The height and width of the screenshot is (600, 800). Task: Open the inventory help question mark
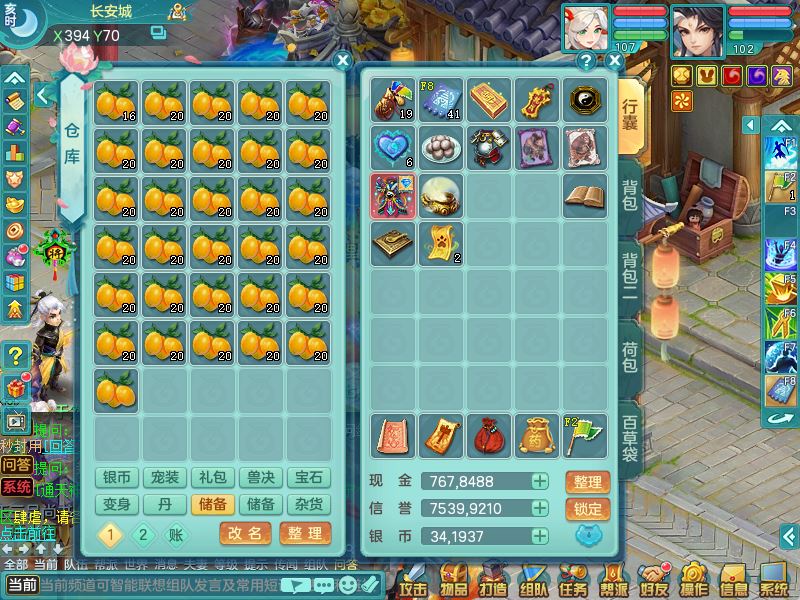pos(586,60)
